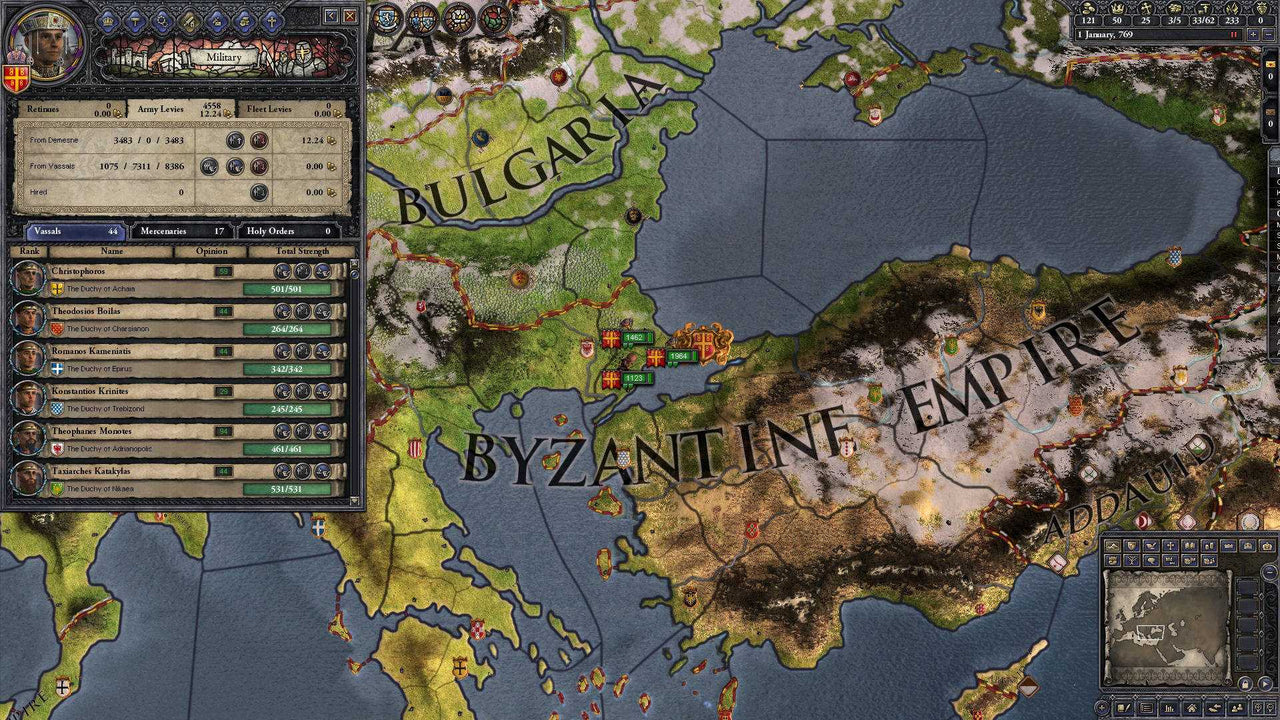This screenshot has height=720, width=1280.
Task: Expand the outliner with the arrow button
Action: coord(1265,682)
